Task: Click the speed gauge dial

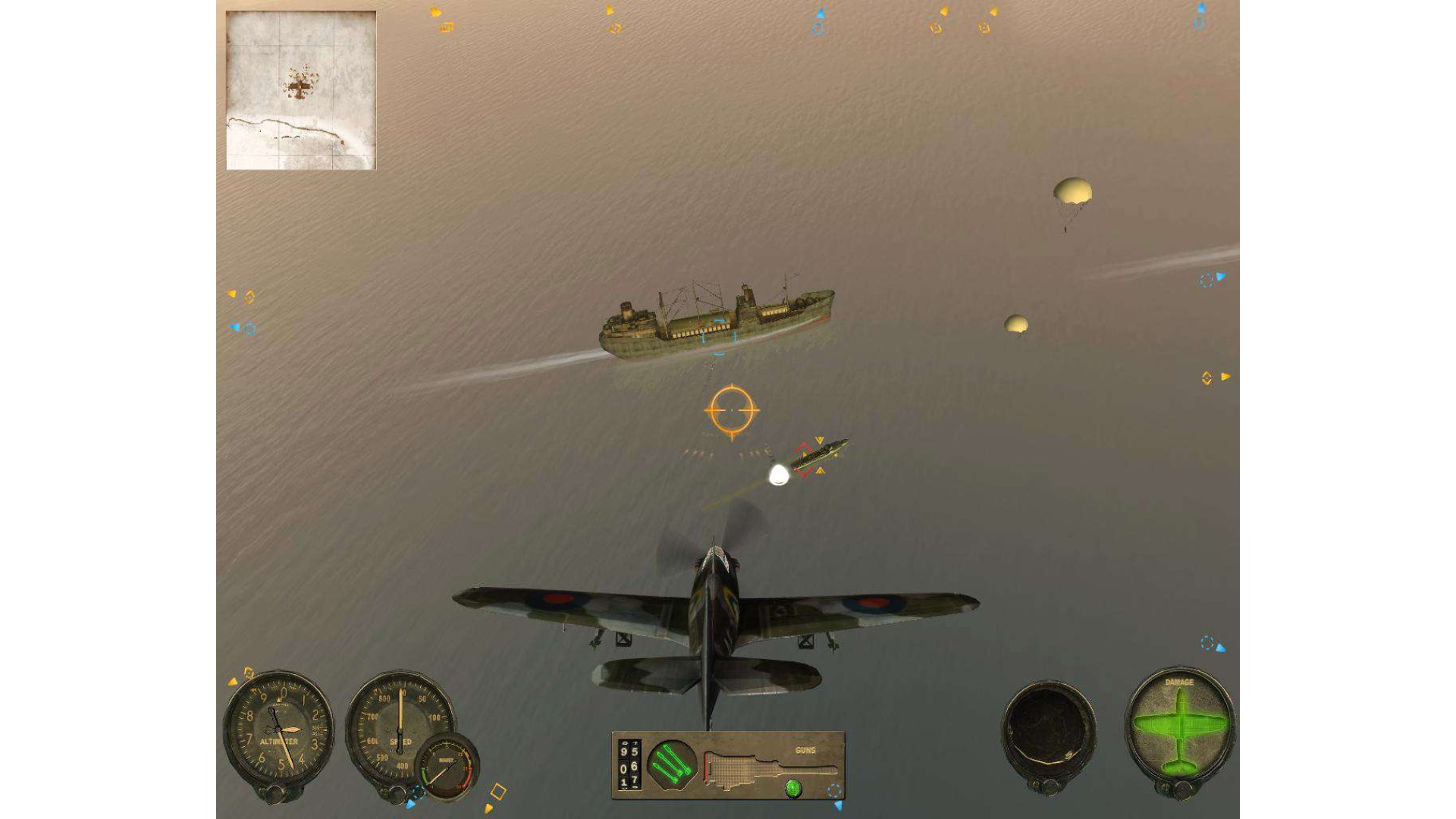Action: point(396,722)
